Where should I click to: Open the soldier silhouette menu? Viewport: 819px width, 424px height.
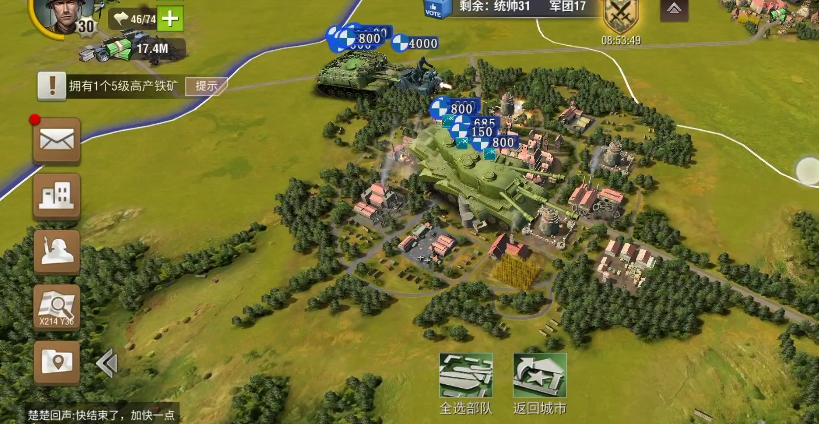57,250
